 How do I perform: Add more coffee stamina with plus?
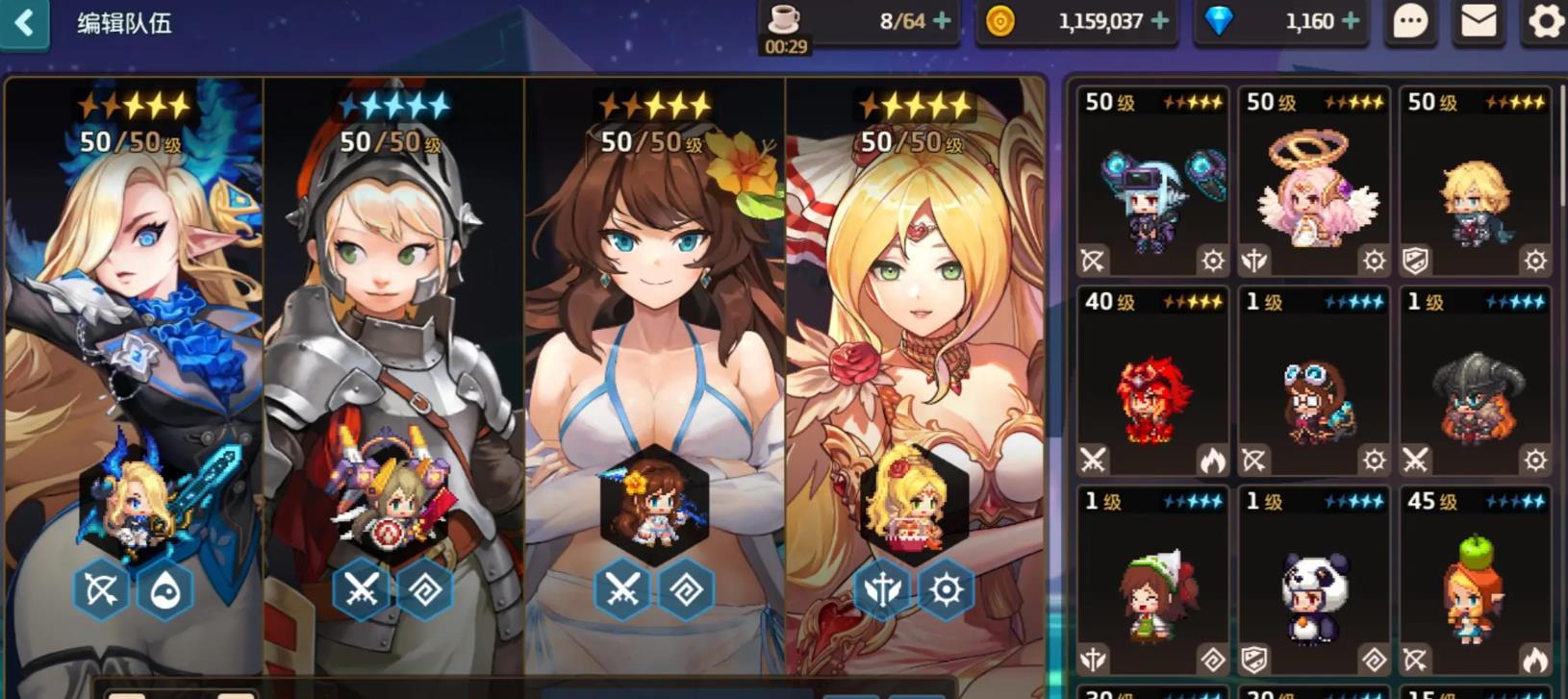(x=942, y=21)
